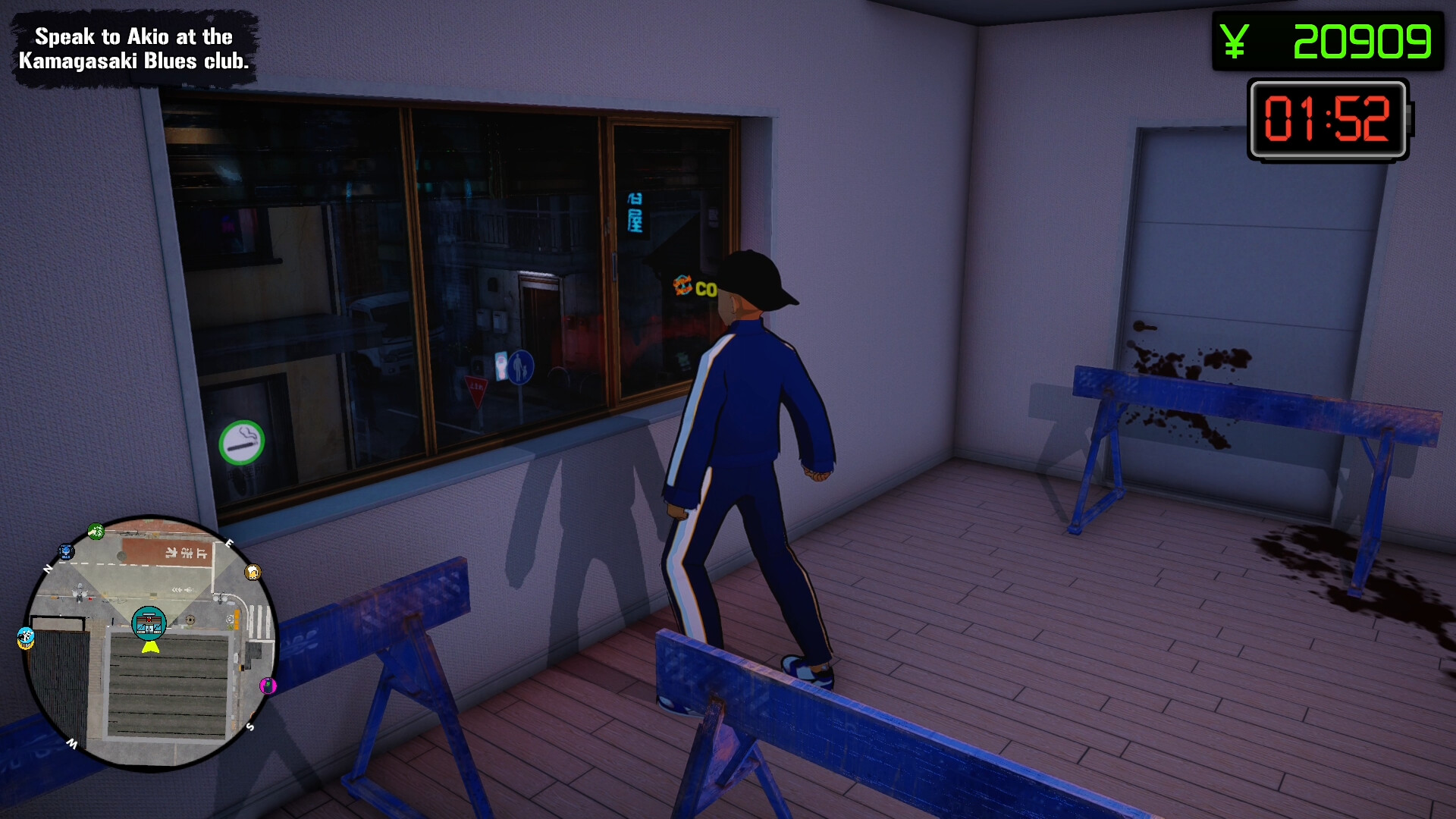Click the blue pedestrian crossing sign outside the window
The width and height of the screenshot is (1456, 819).
click(x=520, y=366)
